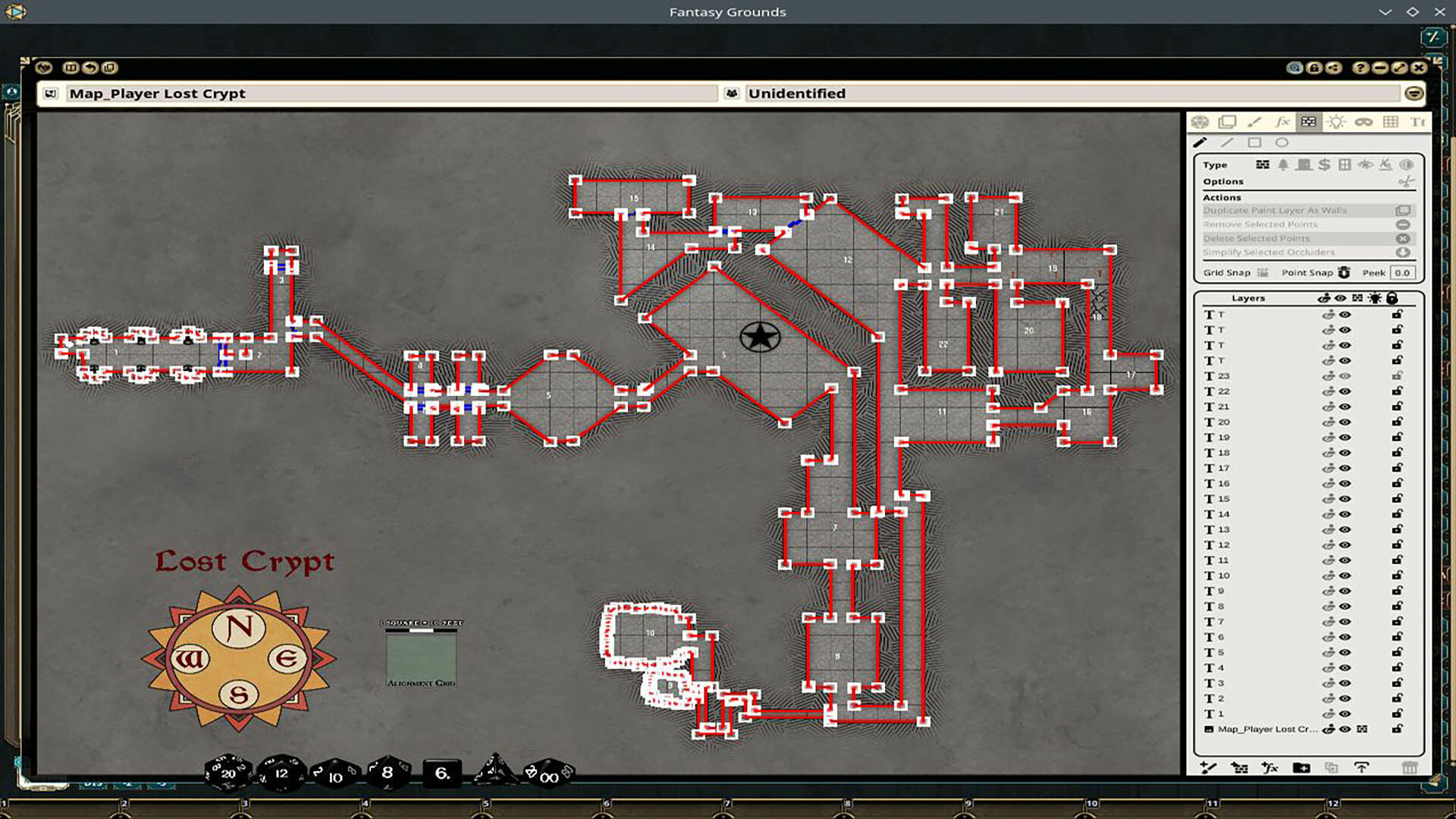
Task: Enable Grid Snap for occluder editing
Action: [1263, 271]
